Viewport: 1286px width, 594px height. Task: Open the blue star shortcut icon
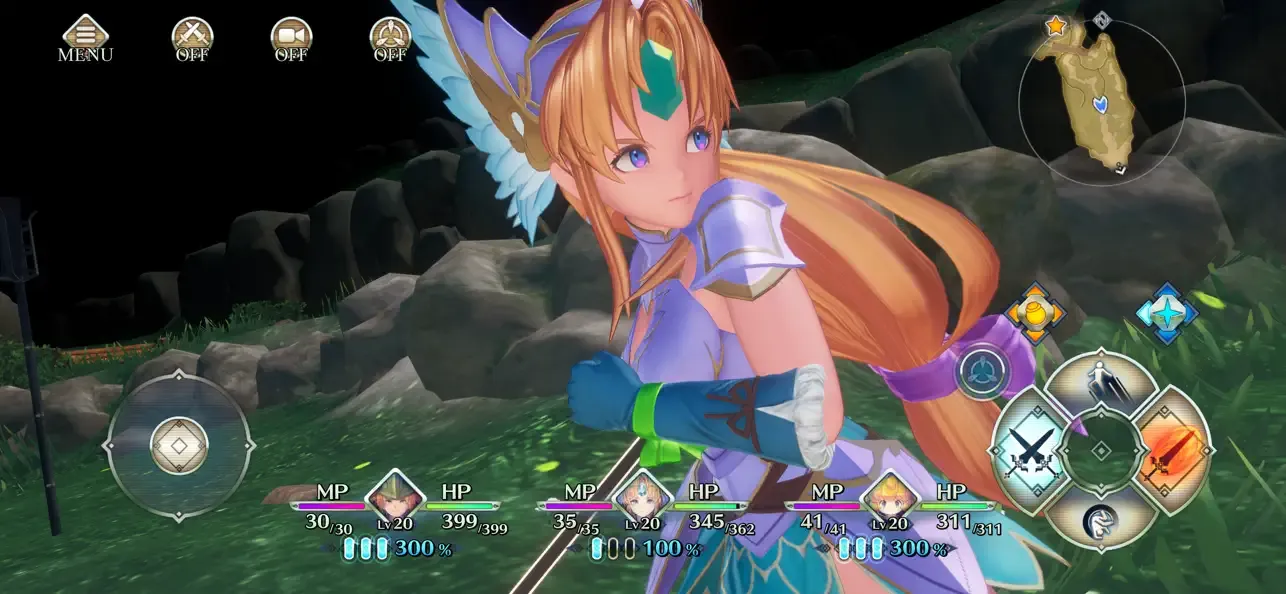1168,311
